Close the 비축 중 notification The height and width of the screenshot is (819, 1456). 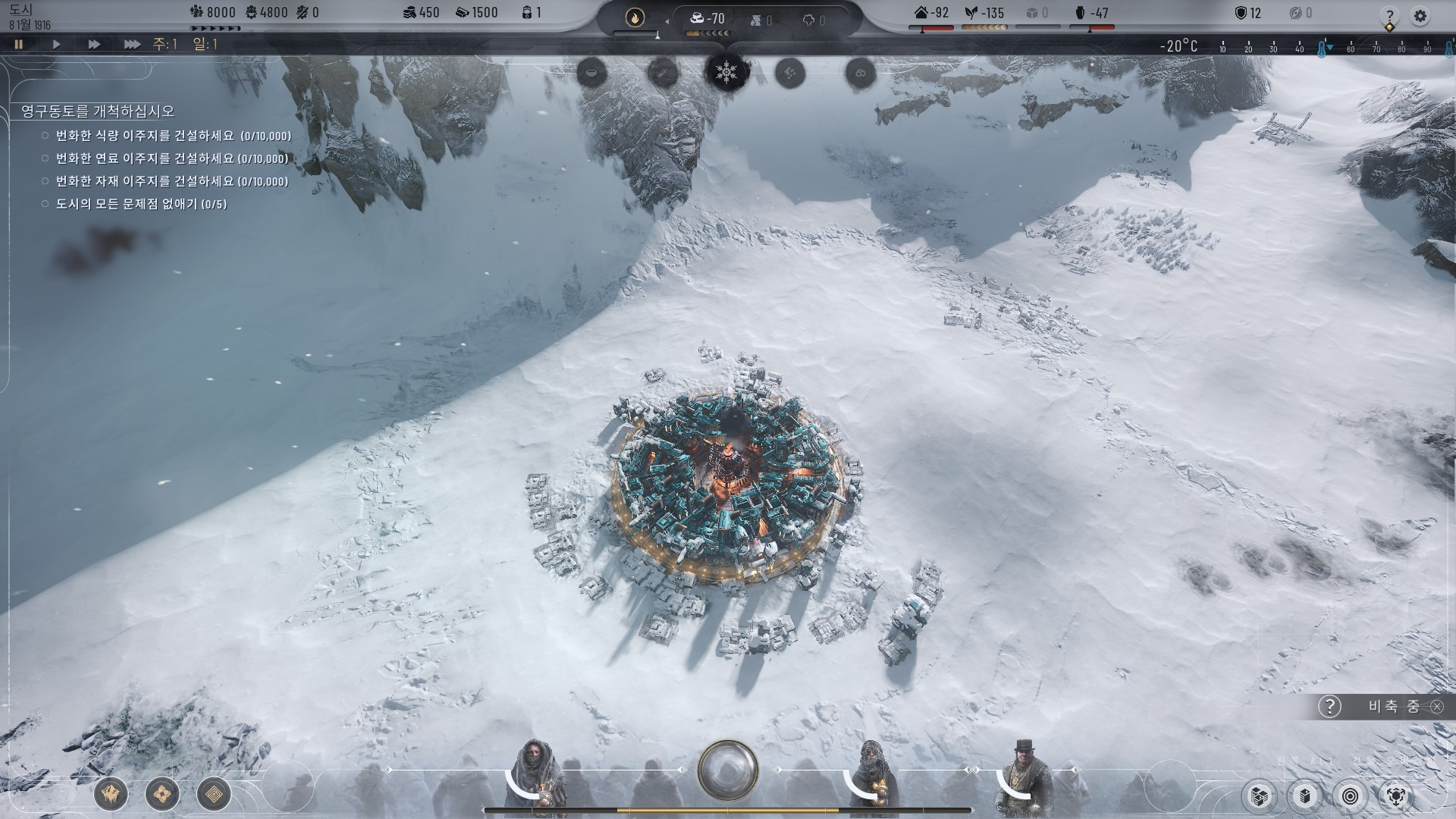pos(1437,707)
